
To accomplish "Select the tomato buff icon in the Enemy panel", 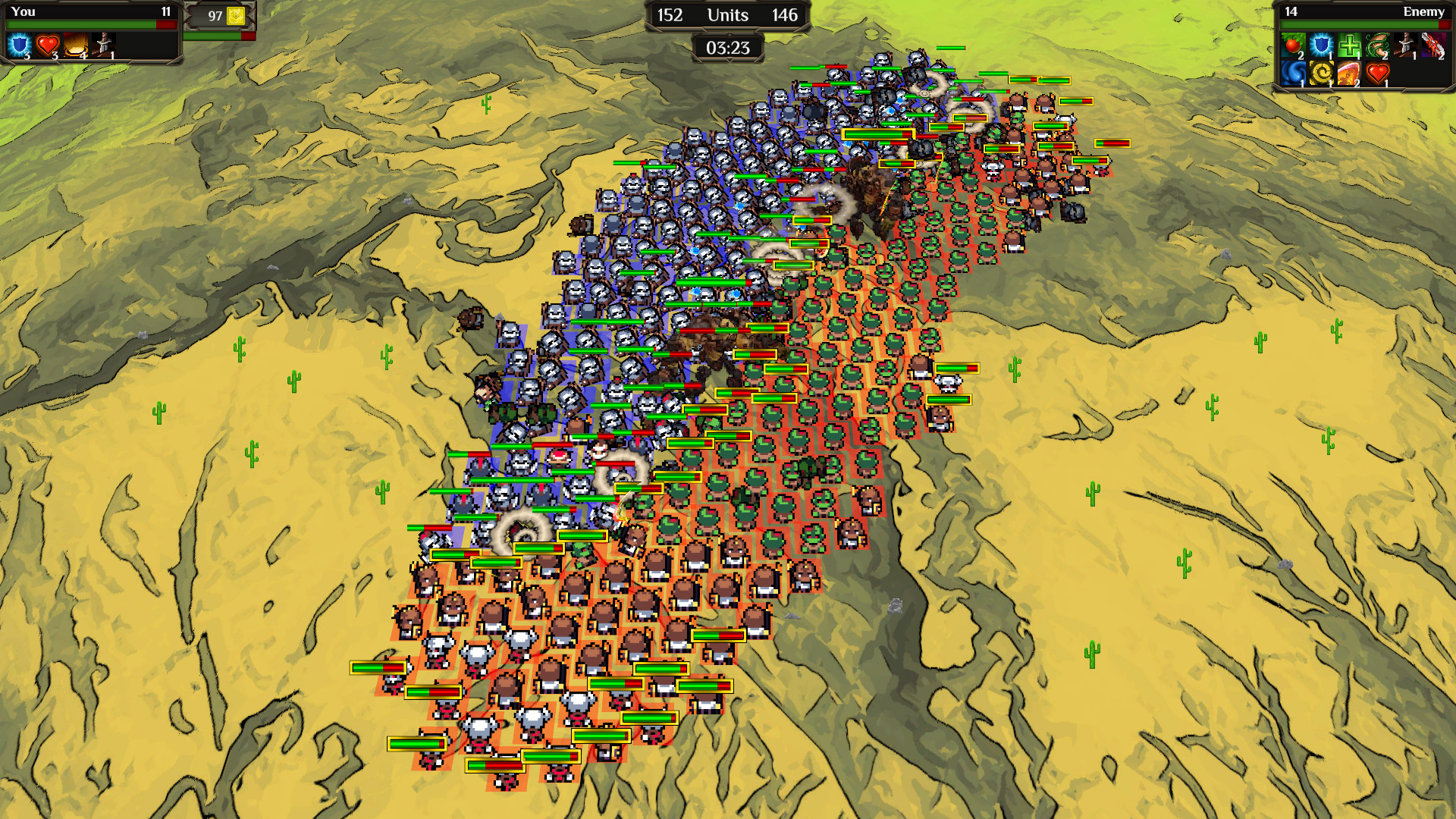I will pyautogui.click(x=1294, y=45).
